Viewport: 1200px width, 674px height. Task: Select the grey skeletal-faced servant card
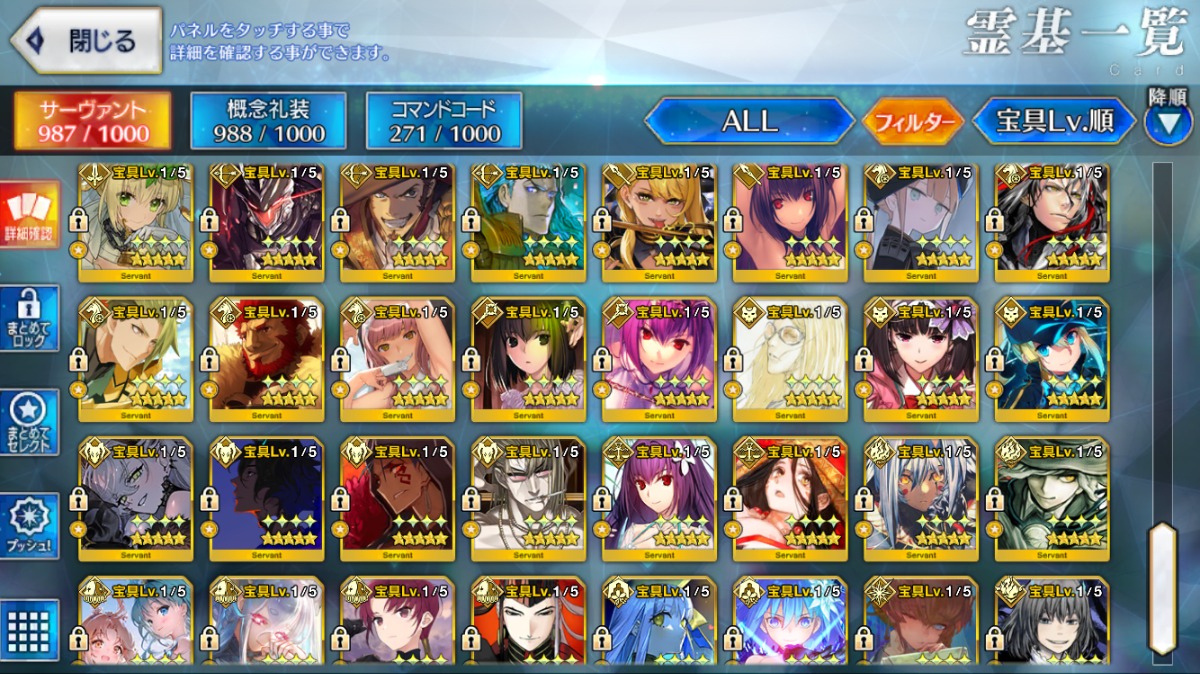(x=528, y=497)
